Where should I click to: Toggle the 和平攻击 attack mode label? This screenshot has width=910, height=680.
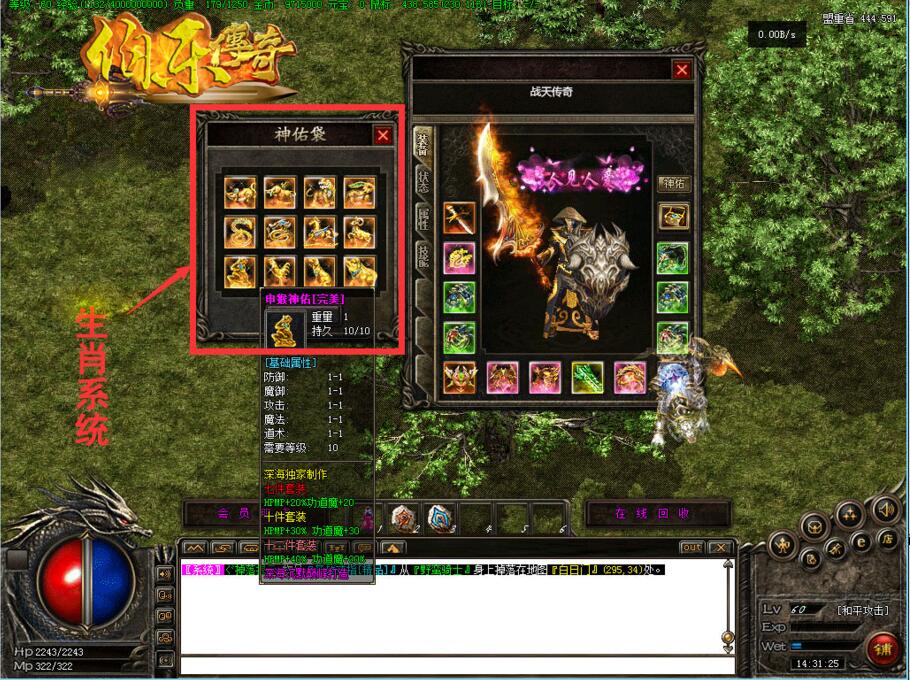tap(861, 609)
